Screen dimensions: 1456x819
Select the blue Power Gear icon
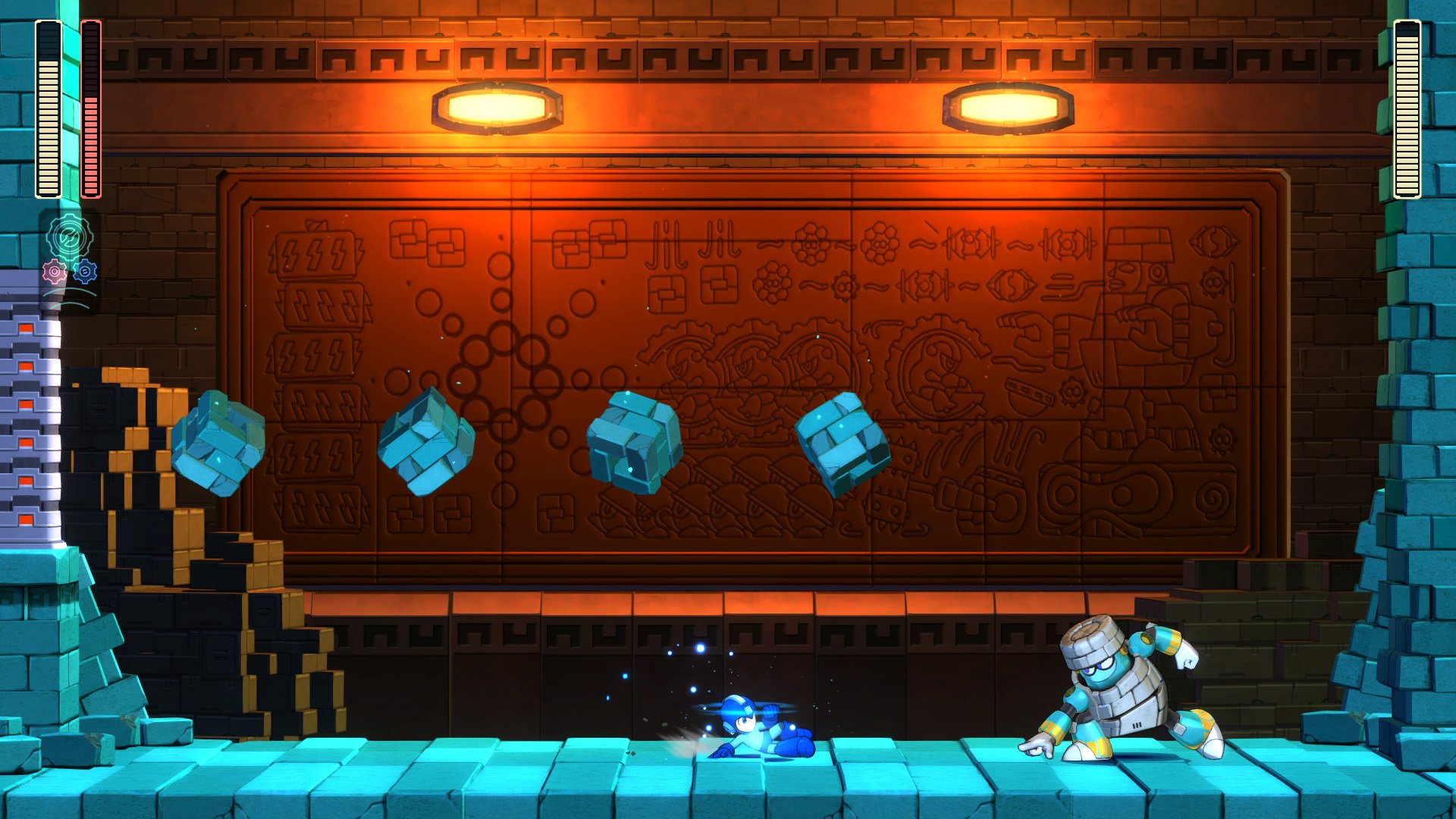pos(83,273)
